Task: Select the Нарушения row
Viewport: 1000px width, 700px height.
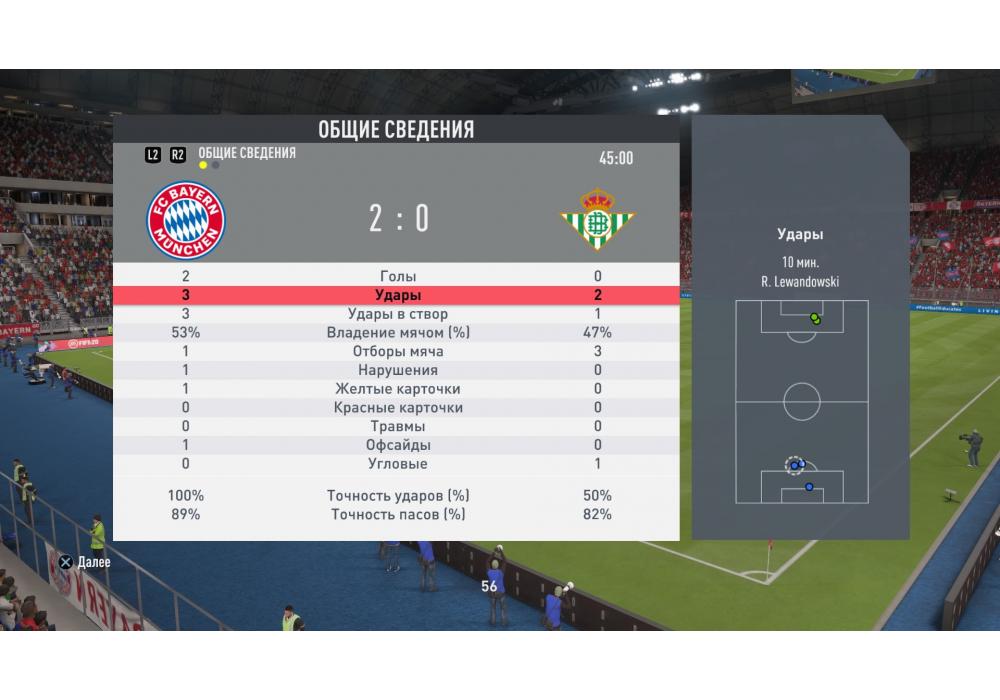Action: [x=398, y=371]
